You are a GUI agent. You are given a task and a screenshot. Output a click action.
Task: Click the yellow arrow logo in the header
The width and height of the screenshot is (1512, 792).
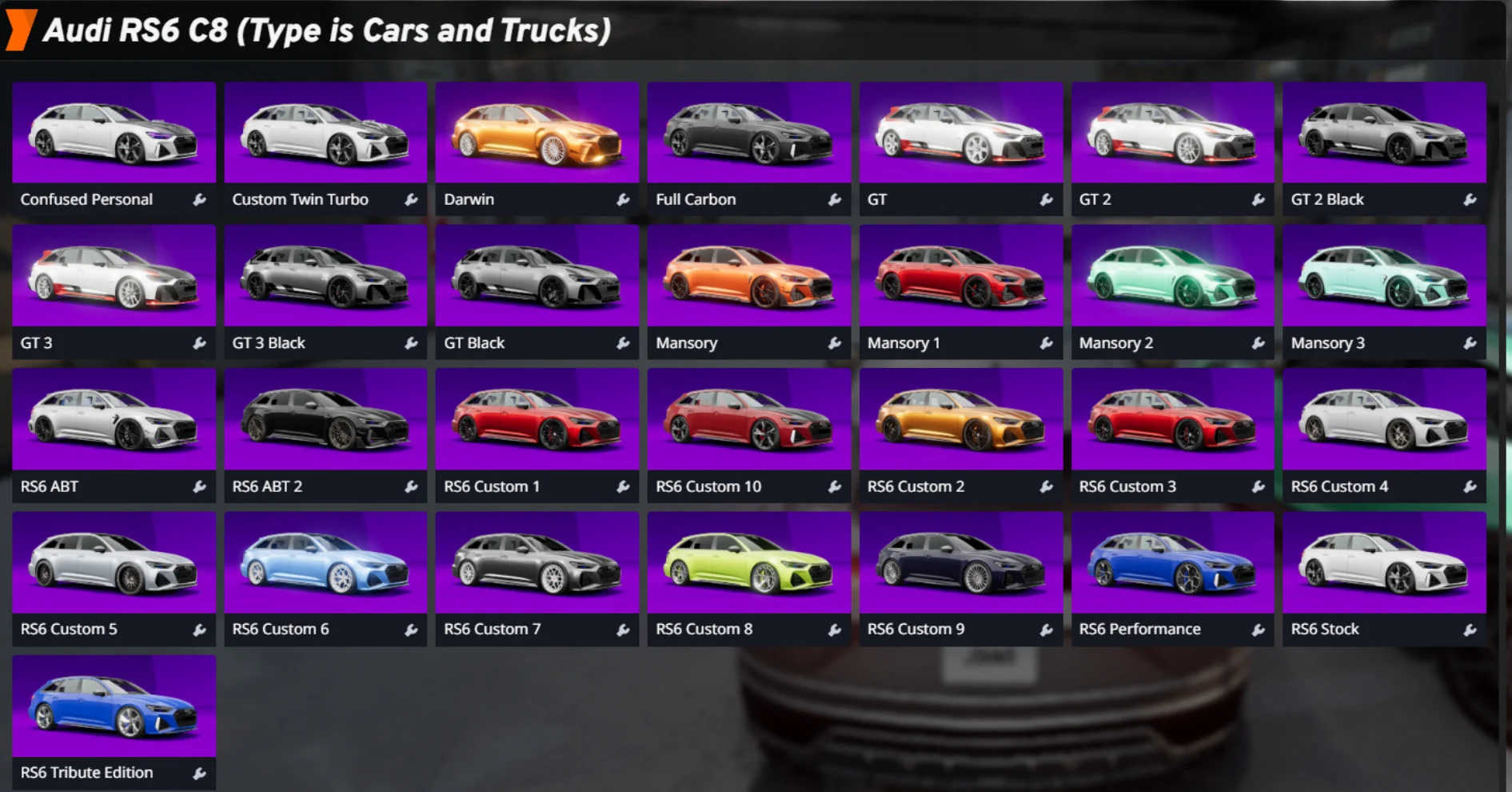coord(22,30)
